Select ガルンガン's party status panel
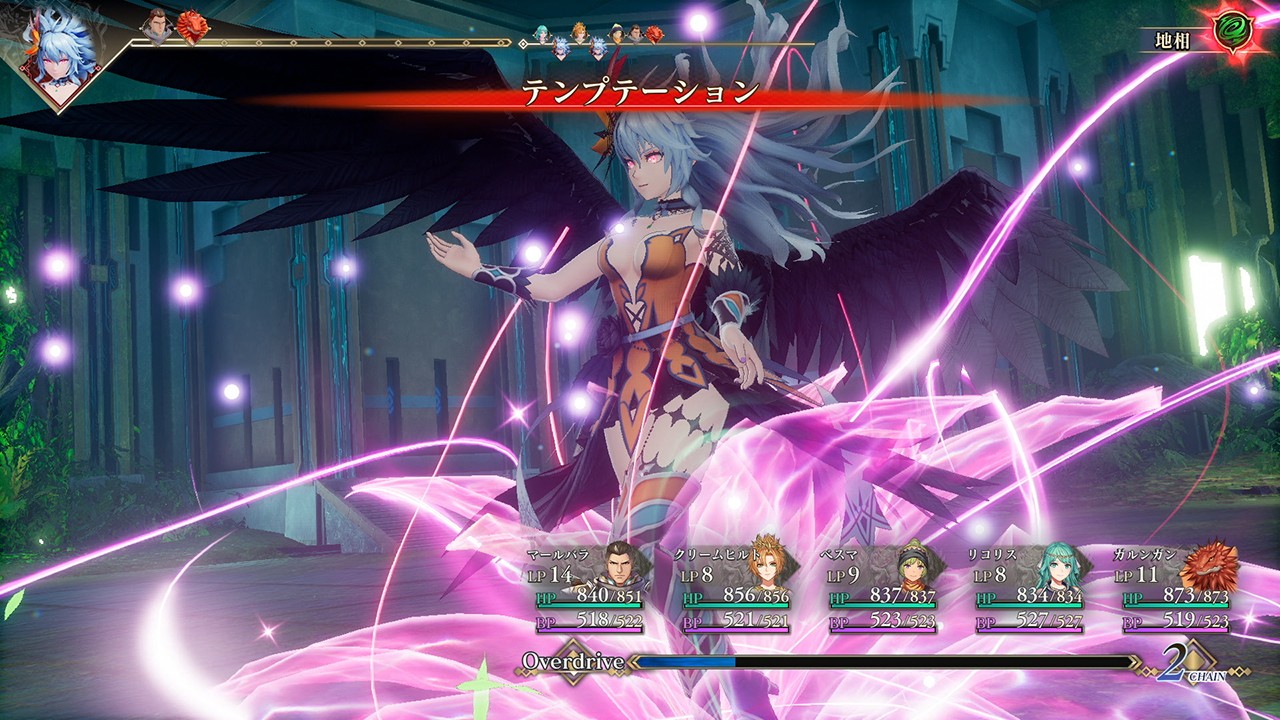The width and height of the screenshot is (1280, 720). coord(1177,590)
